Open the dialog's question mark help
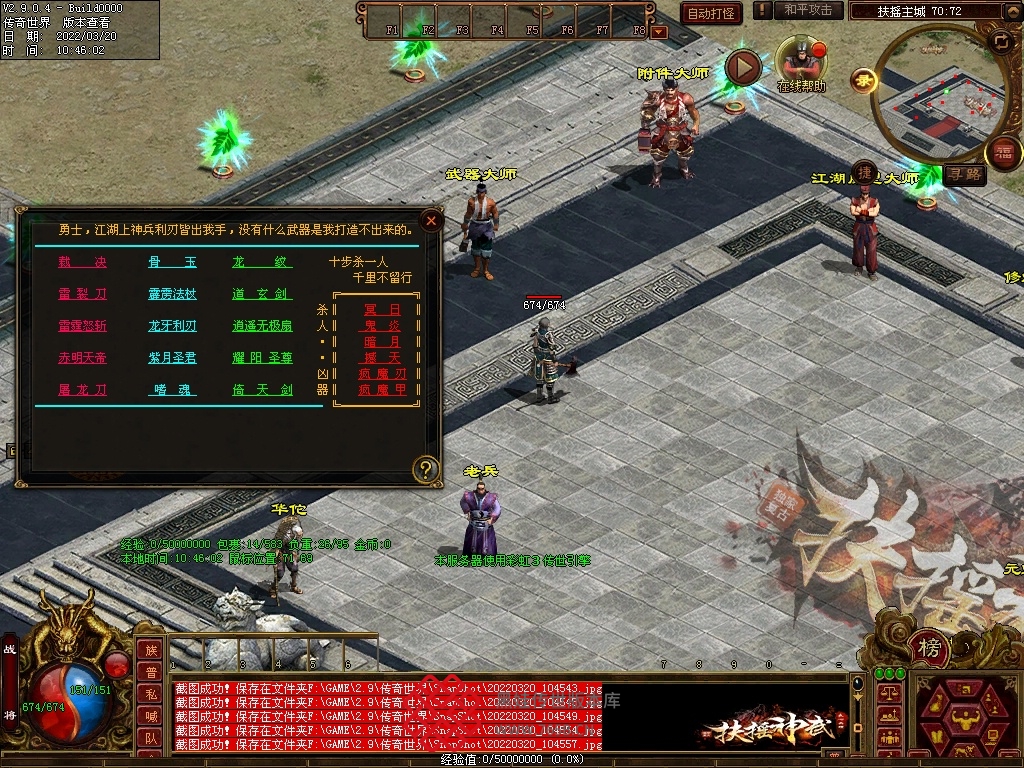 pos(427,469)
